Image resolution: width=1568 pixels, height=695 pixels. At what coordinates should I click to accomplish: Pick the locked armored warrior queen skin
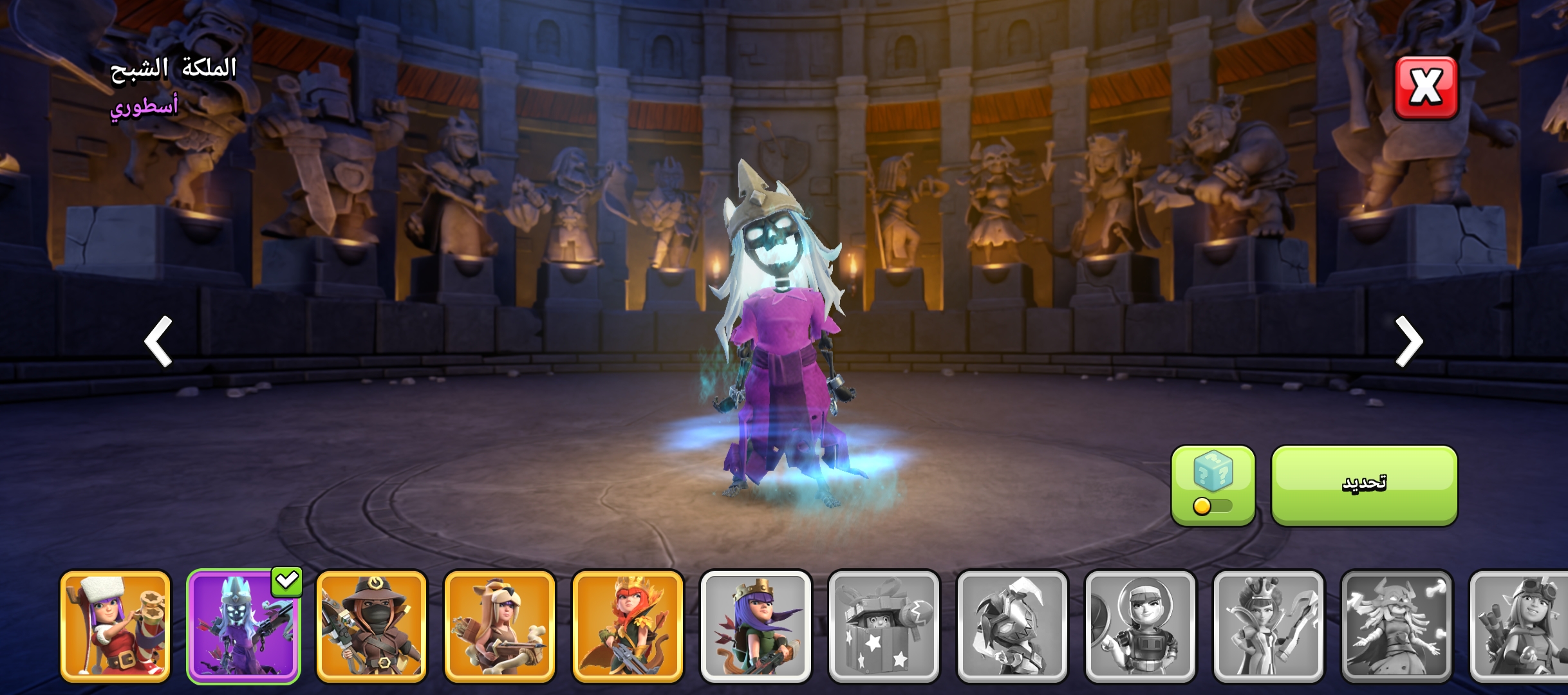(1012, 626)
